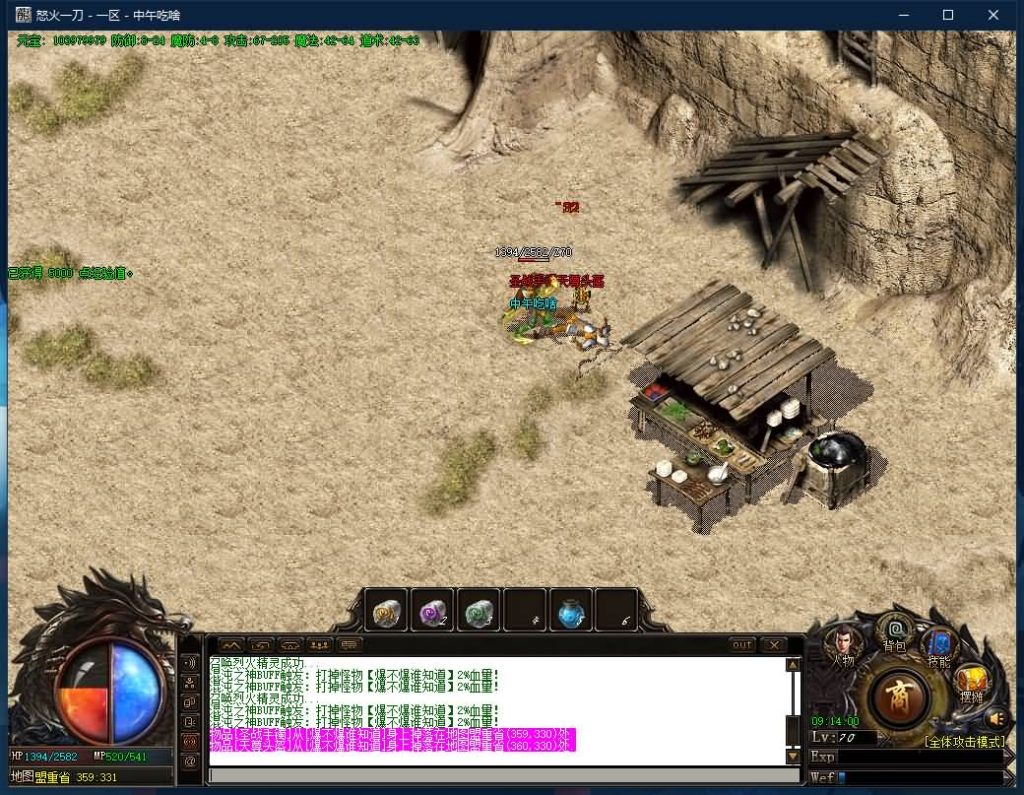Viewport: 1024px width, 795px height.
Task: Click the 'out' button on chat panel
Action: click(x=741, y=645)
